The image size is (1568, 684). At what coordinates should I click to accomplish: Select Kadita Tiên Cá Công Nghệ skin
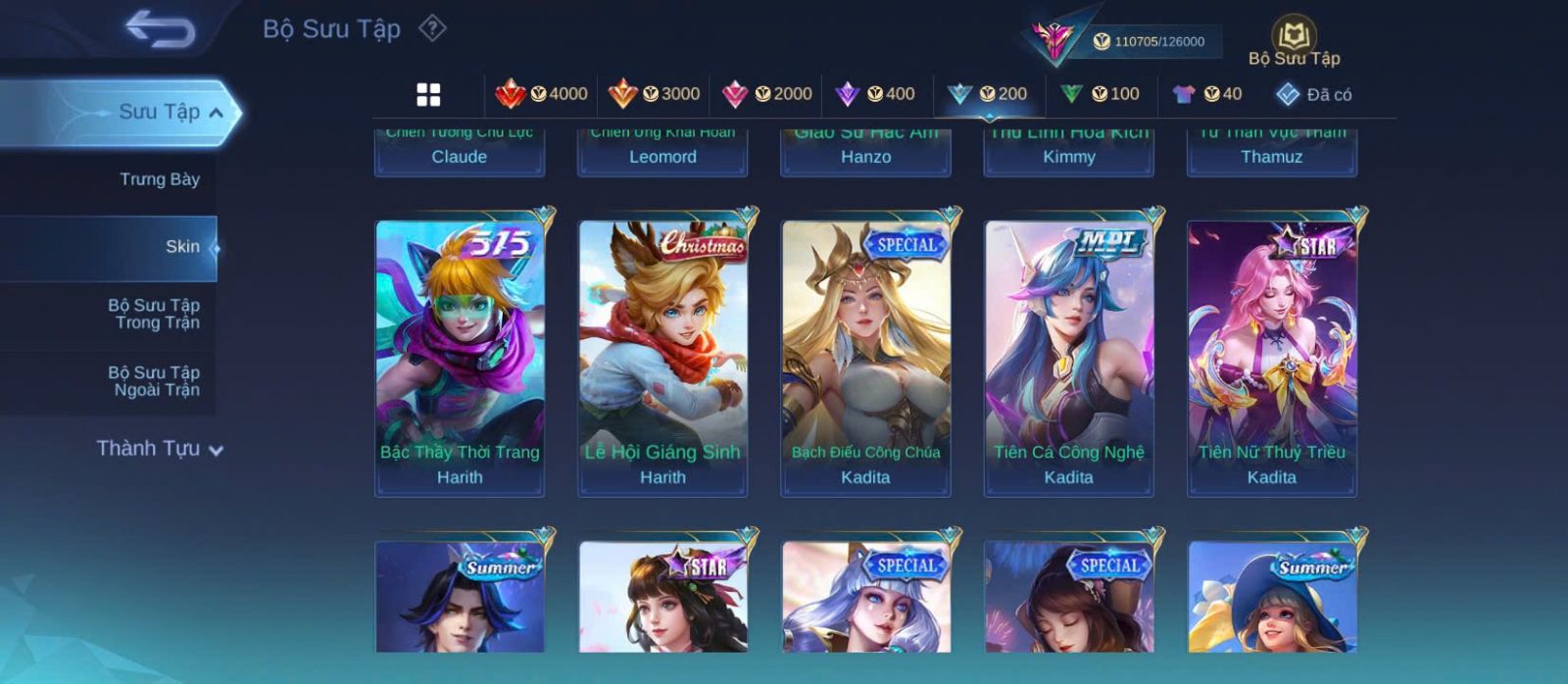click(x=1068, y=358)
